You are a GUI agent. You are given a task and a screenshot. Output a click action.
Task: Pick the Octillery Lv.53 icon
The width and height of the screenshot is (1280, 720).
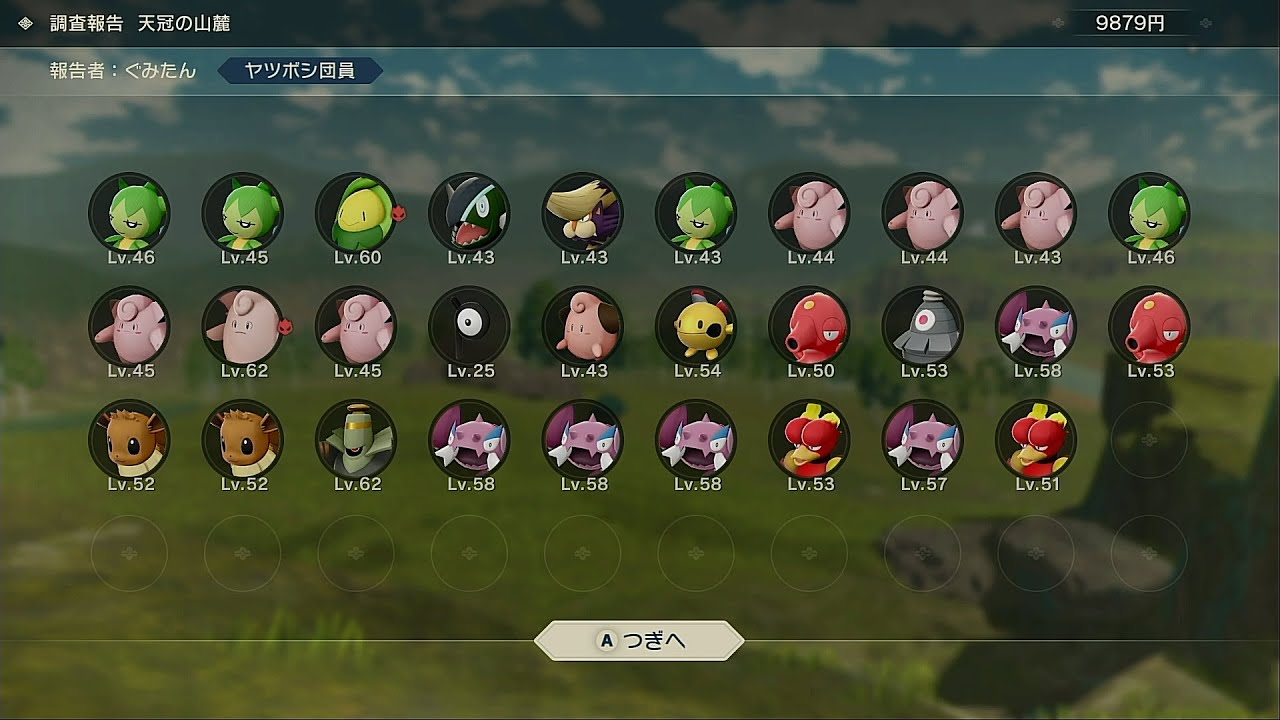(1149, 327)
